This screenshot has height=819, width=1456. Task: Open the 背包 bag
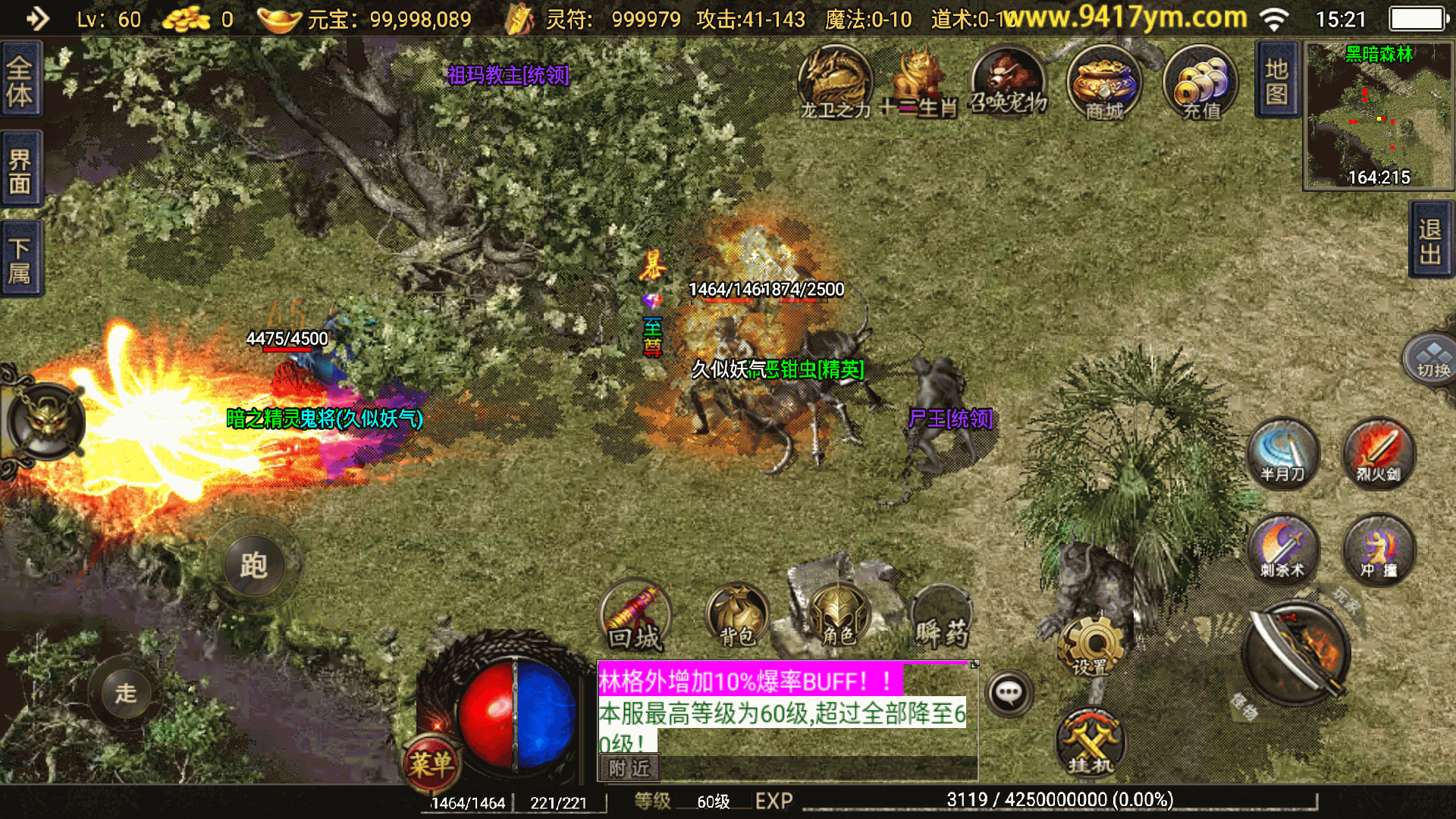pos(736,616)
